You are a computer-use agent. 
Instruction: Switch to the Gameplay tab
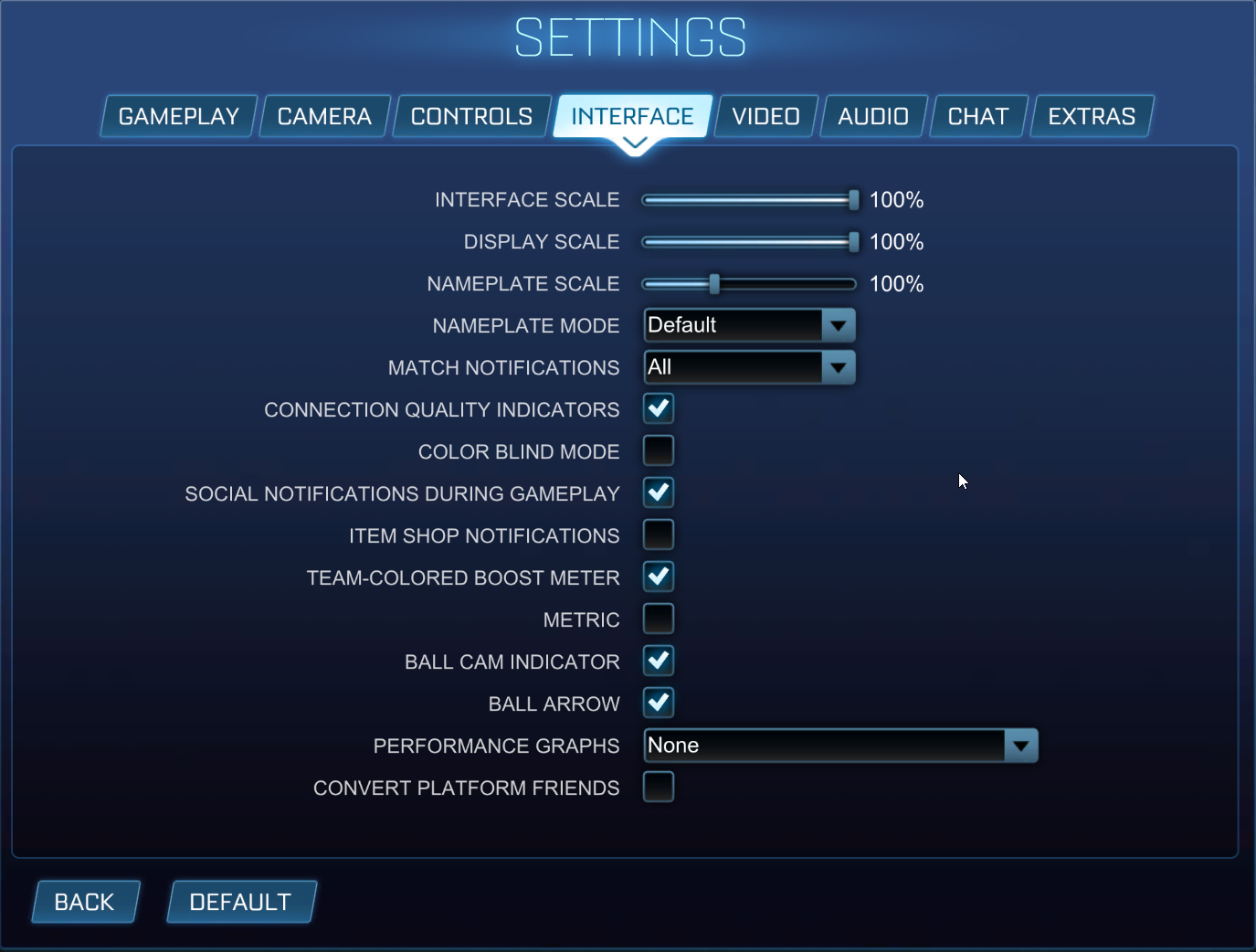[178, 116]
